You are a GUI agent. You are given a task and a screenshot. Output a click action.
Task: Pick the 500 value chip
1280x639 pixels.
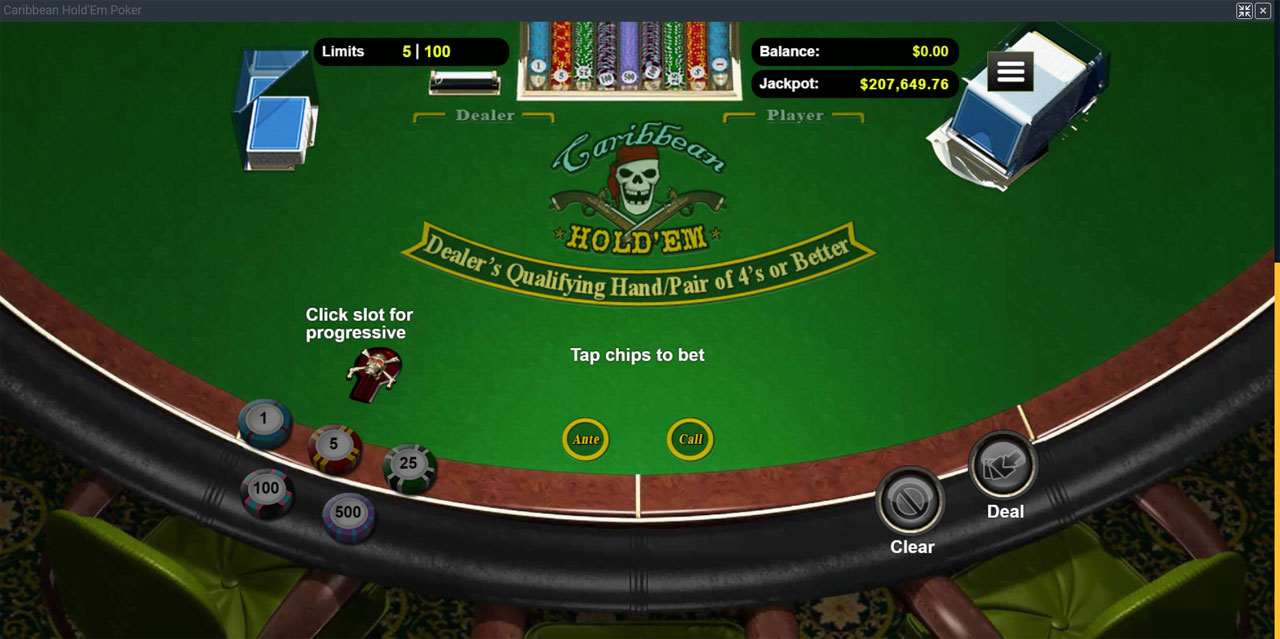tap(348, 514)
